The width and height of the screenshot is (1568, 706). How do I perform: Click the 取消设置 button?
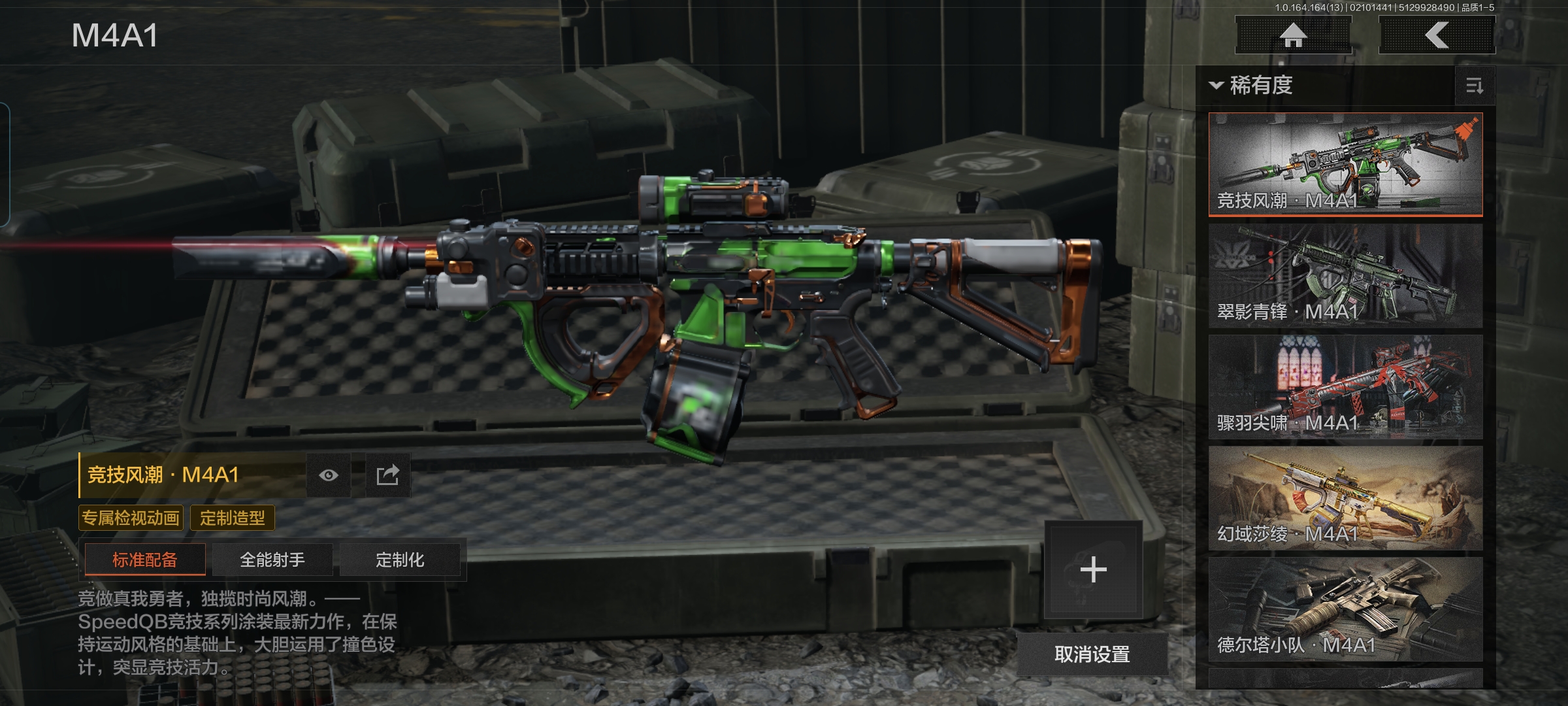1092,654
